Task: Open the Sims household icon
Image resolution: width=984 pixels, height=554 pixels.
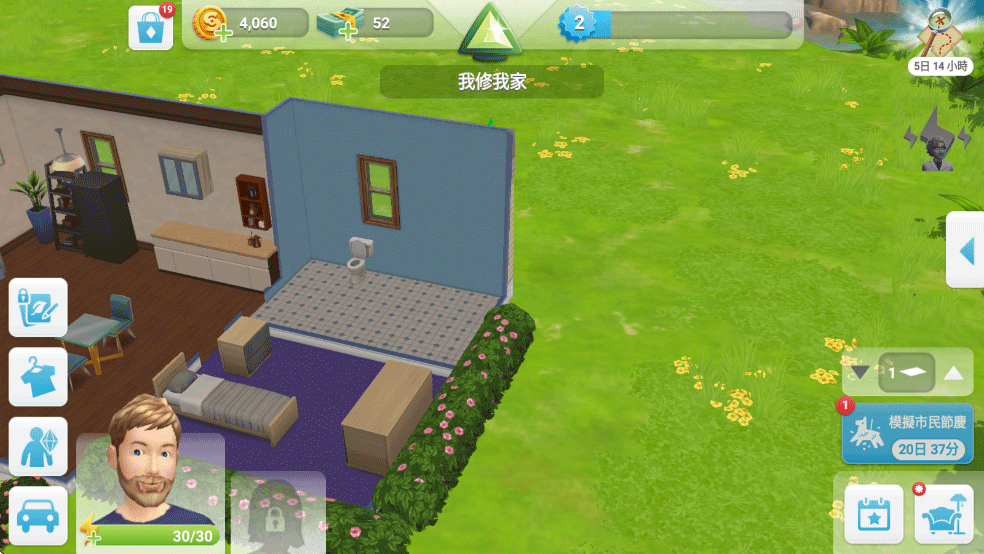Action: 38,446
